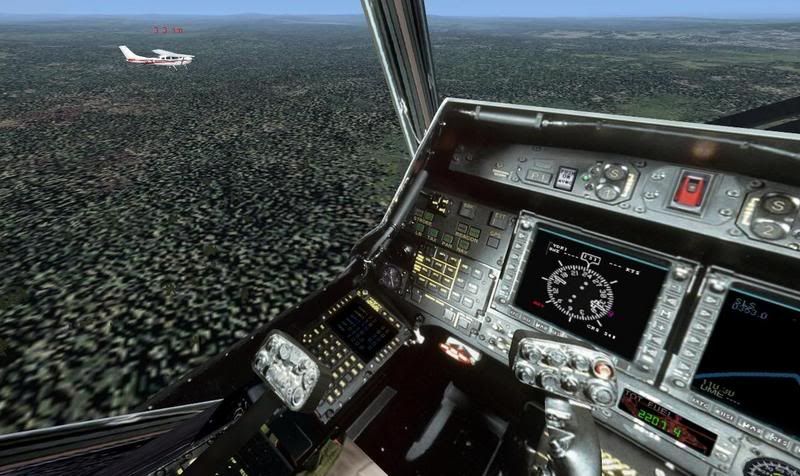Viewport: 800px width, 476px height.
Task: Flip the red guarded switch on the glareshield
Action: (692, 189)
